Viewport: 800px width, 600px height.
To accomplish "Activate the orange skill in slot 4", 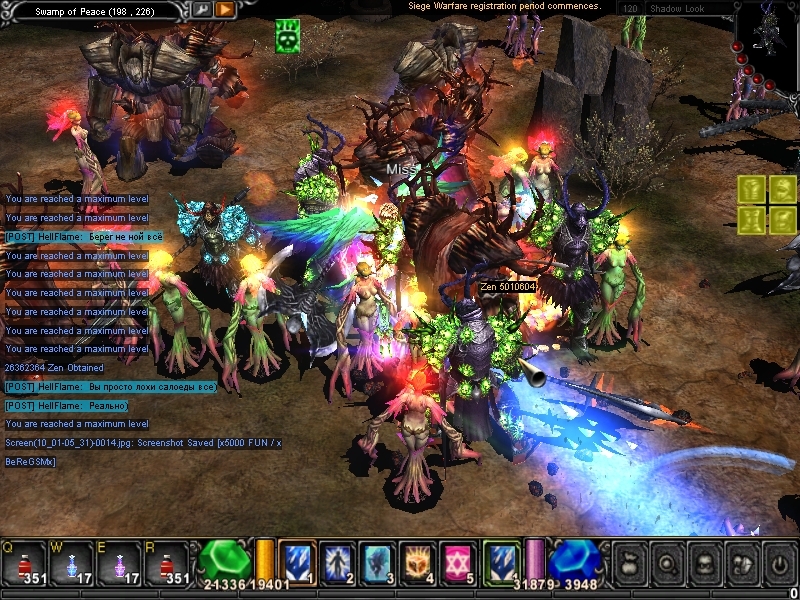I will pos(418,563).
